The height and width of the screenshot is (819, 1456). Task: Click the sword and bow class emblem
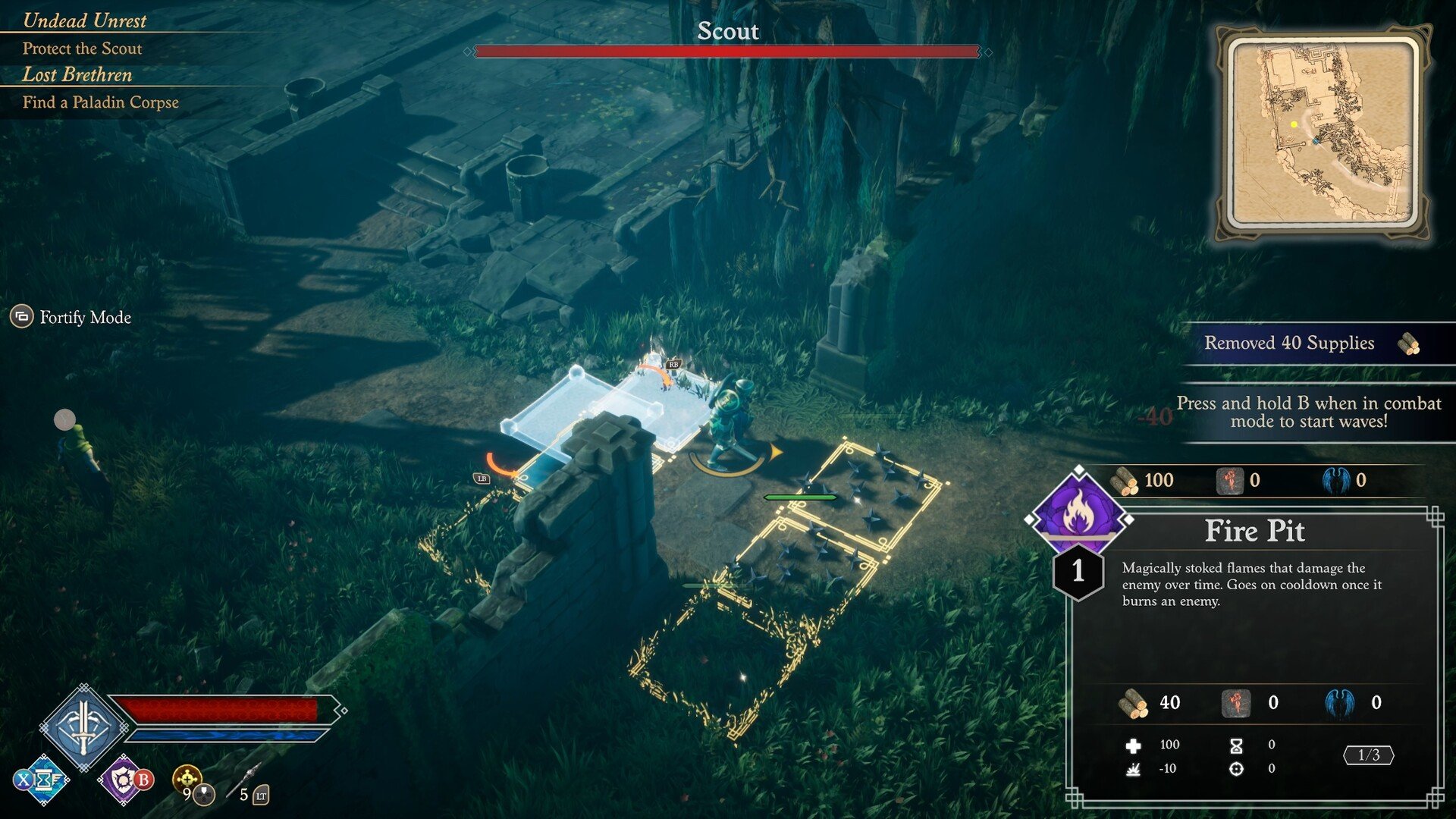point(83,726)
